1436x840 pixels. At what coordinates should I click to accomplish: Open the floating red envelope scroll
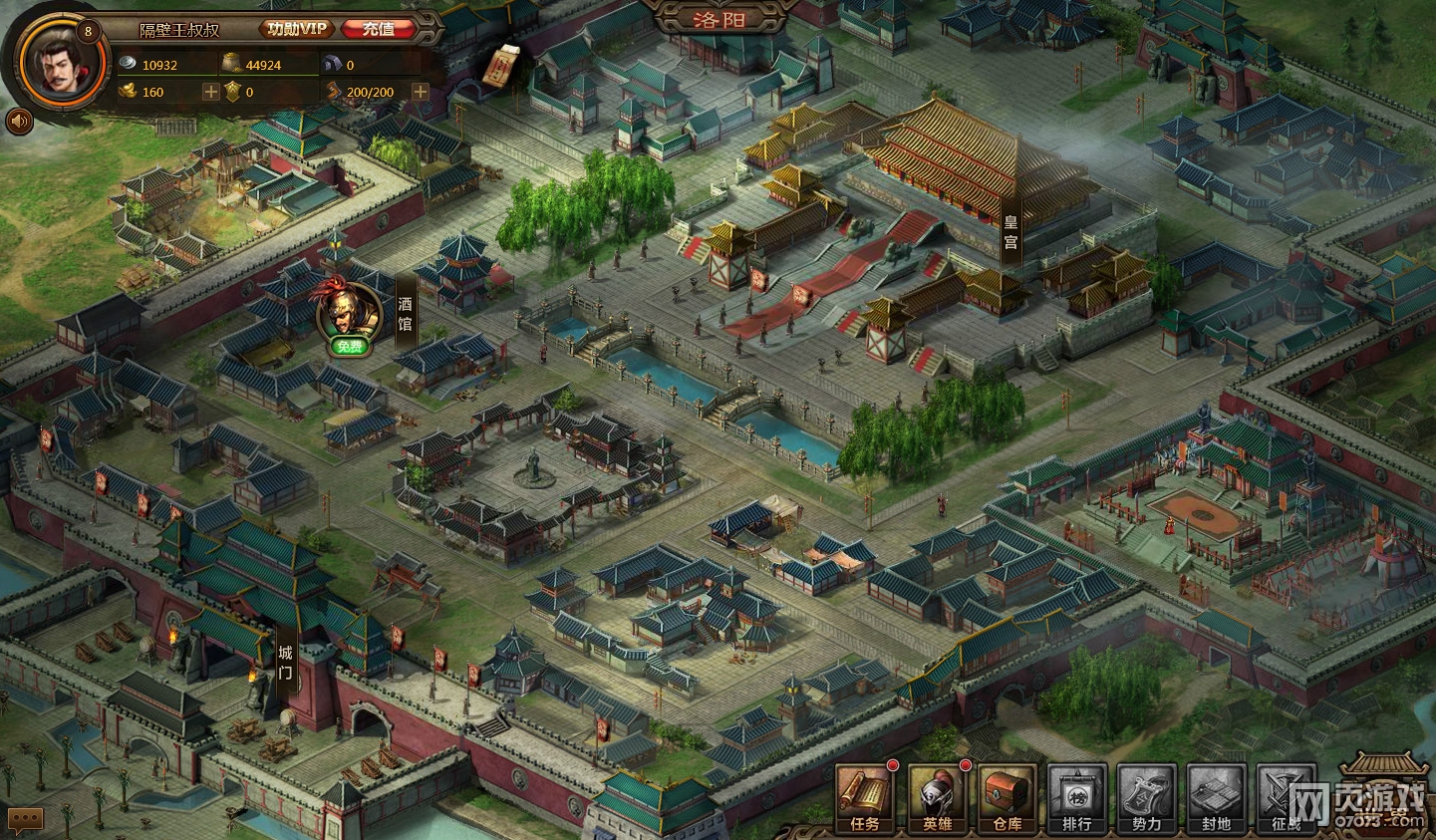501,65
